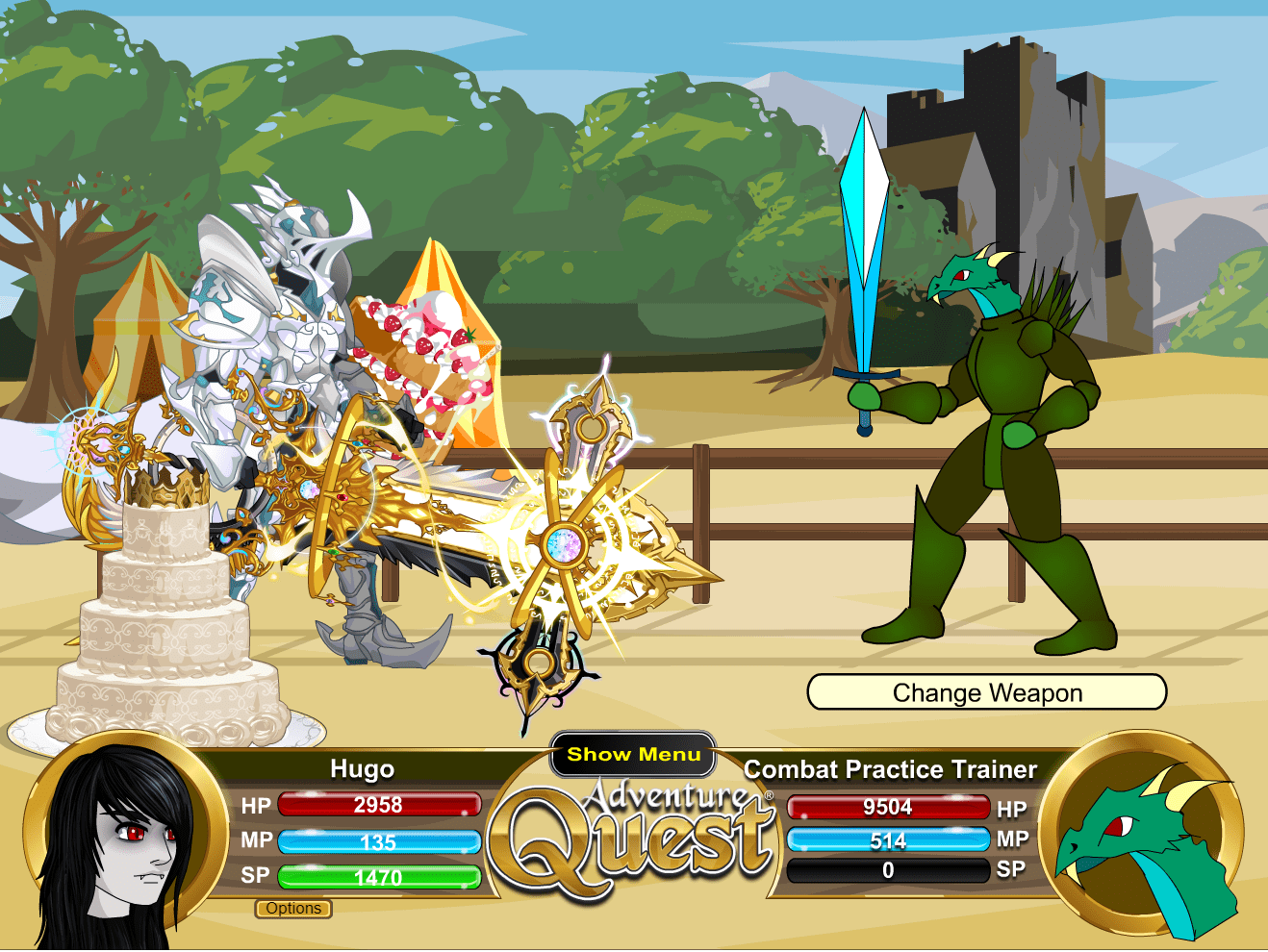1268x952 pixels.
Task: Click Hugo's HP bar showing 2958
Action: [379, 806]
